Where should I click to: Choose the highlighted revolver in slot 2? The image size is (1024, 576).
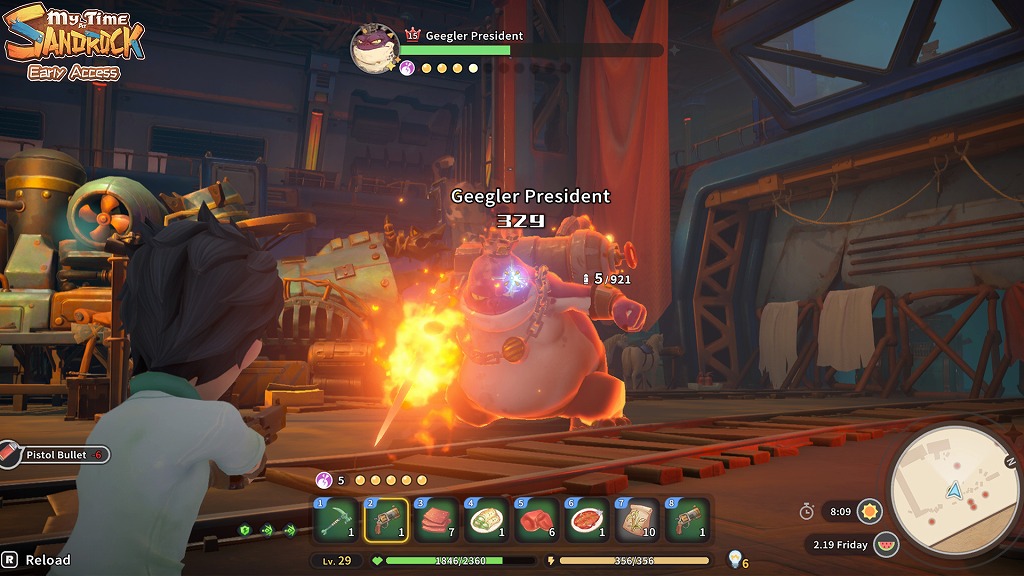tap(386, 520)
